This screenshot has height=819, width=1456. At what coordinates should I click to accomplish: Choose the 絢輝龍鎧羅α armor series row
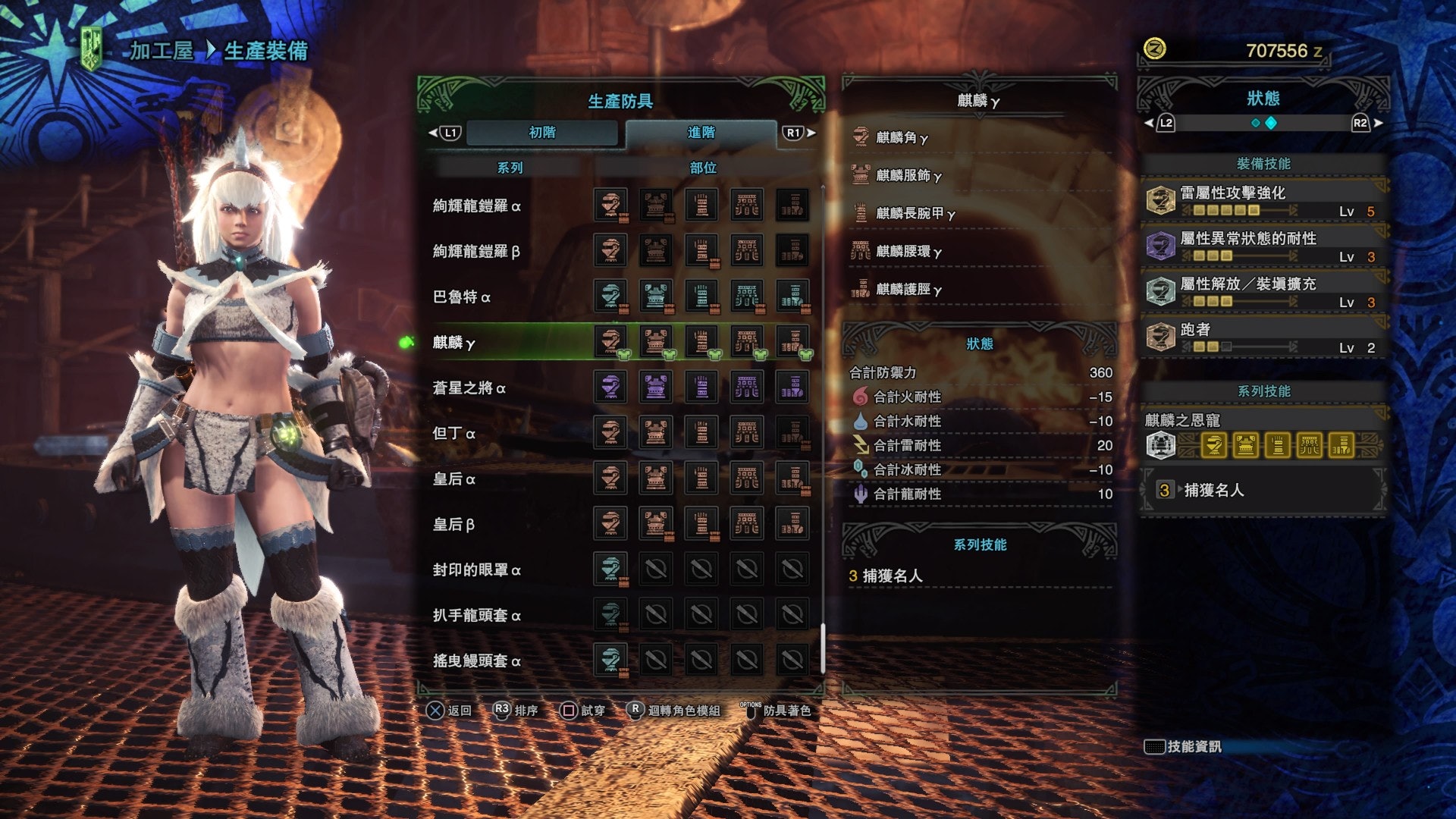coord(476,206)
